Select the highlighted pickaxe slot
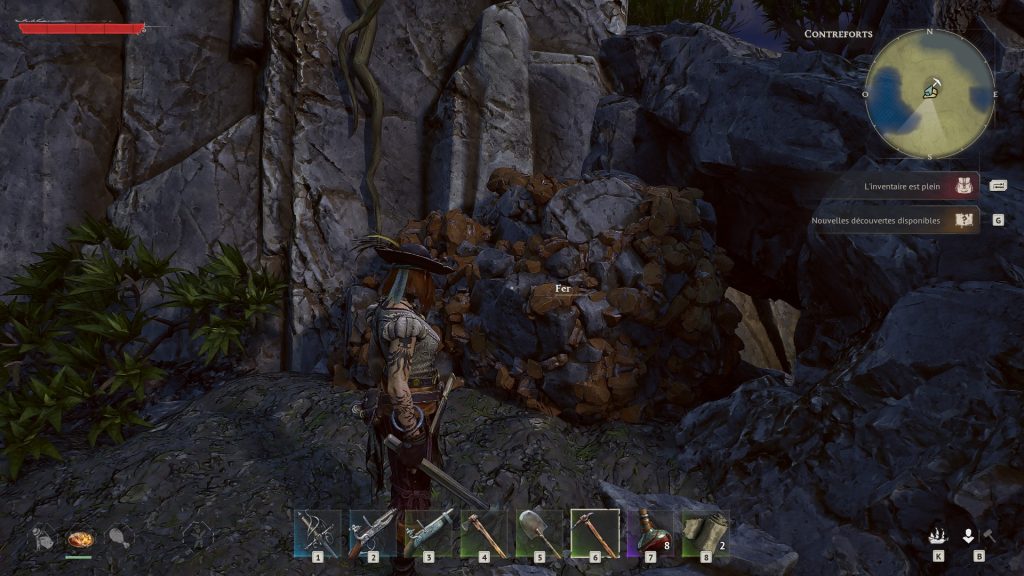 (595, 532)
